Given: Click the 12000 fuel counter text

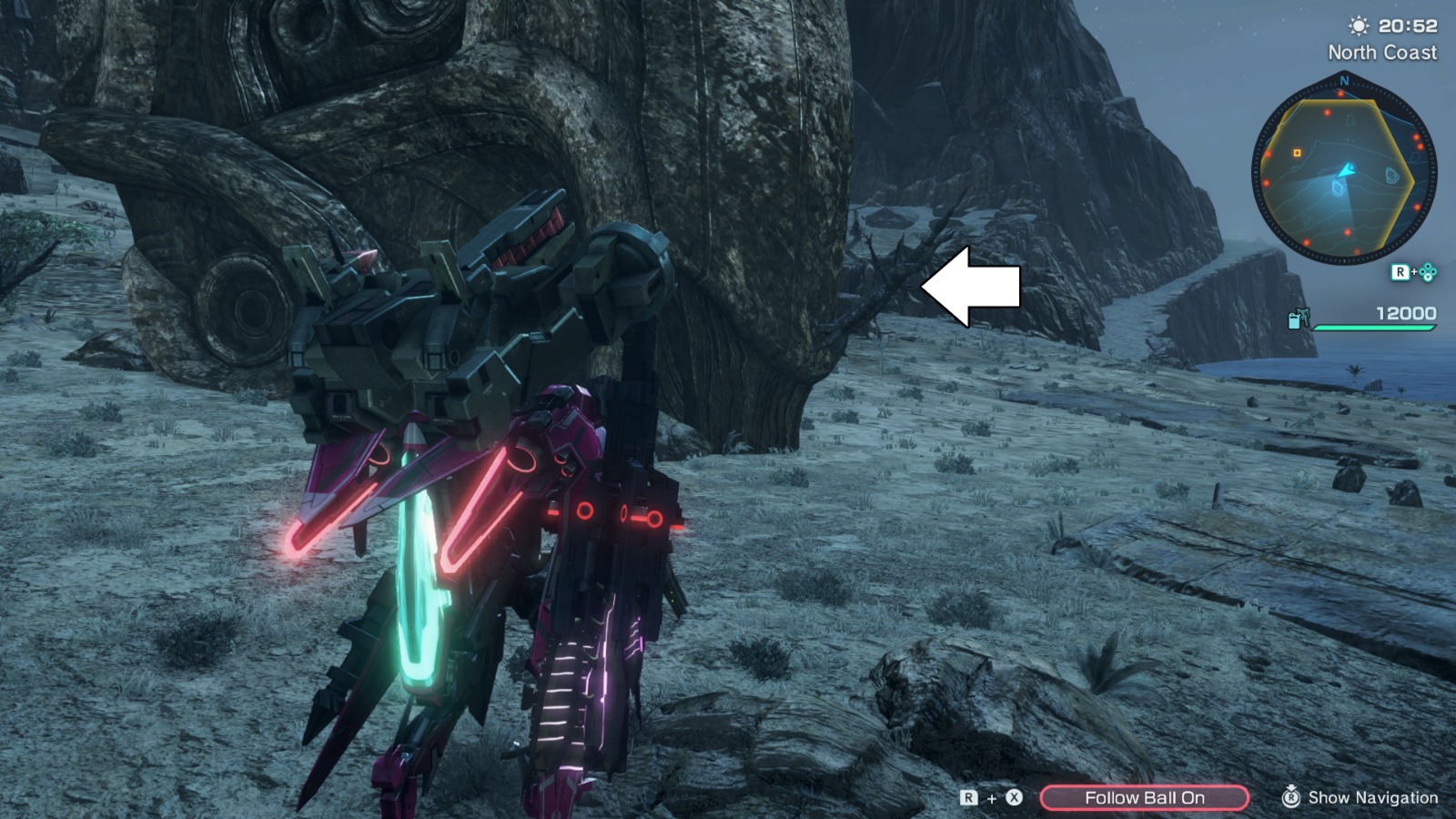Looking at the screenshot, I should (1405, 311).
